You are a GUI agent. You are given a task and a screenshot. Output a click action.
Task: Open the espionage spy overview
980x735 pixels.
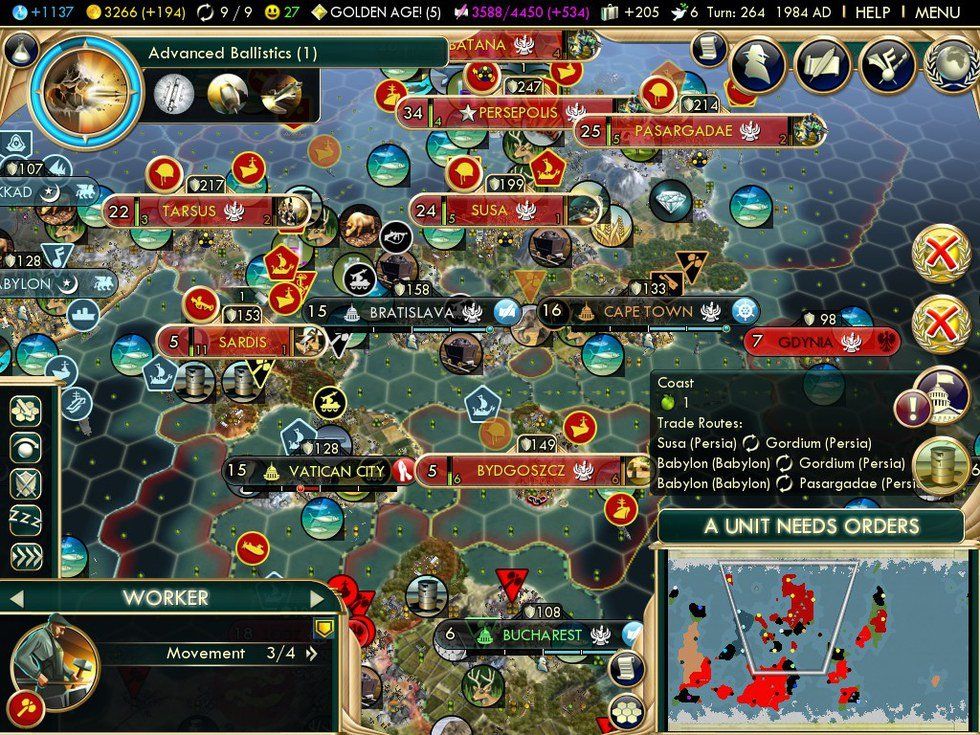click(x=763, y=64)
